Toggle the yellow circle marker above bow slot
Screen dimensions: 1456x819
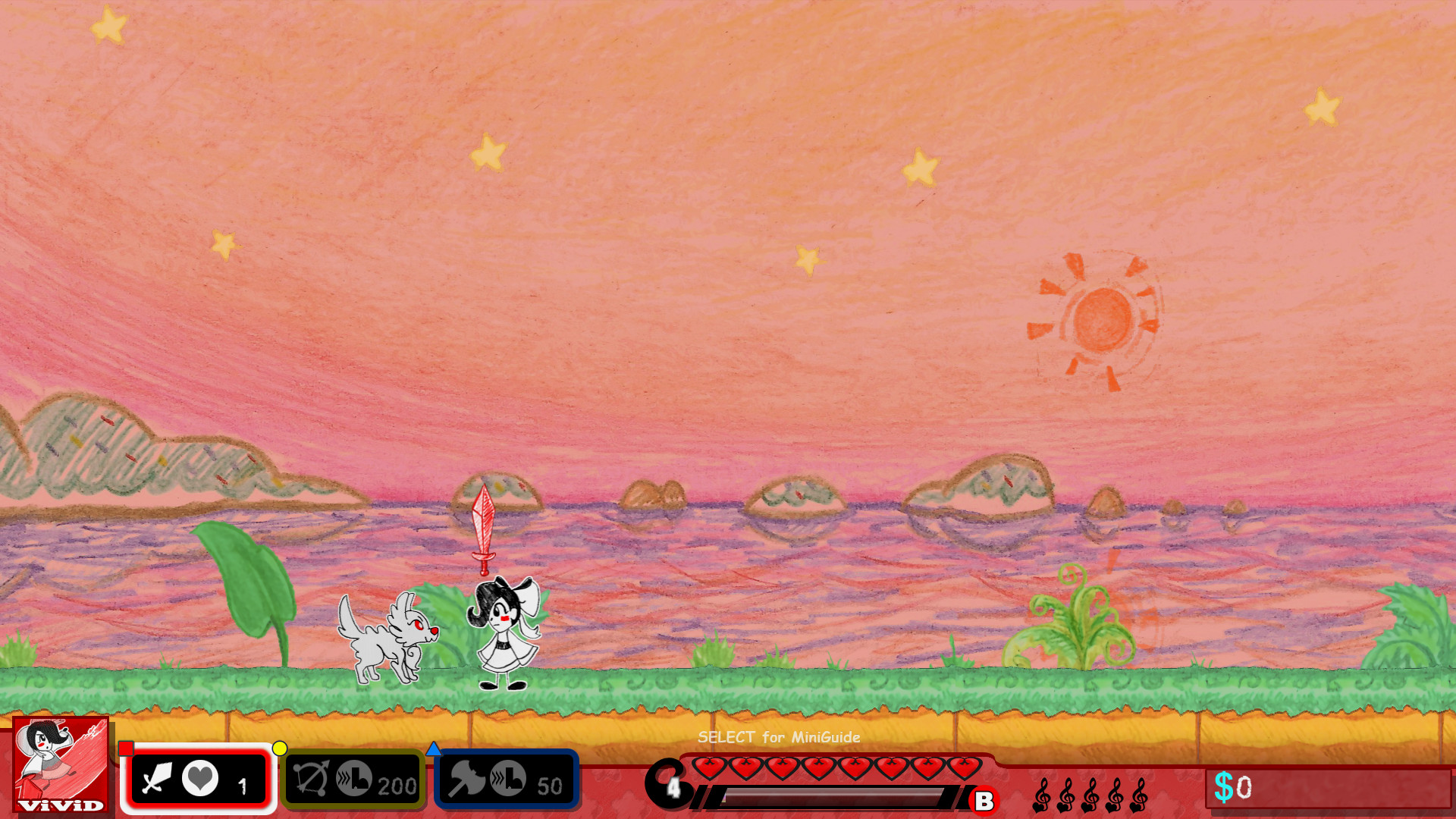(x=281, y=748)
